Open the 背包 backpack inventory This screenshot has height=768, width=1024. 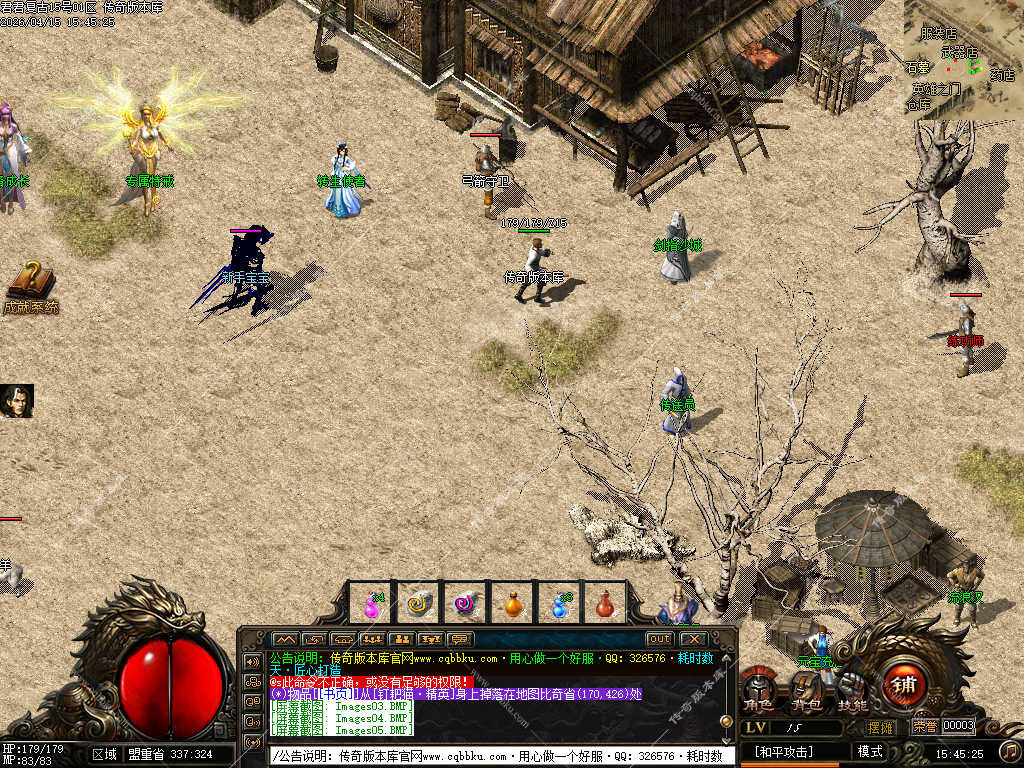[806, 691]
